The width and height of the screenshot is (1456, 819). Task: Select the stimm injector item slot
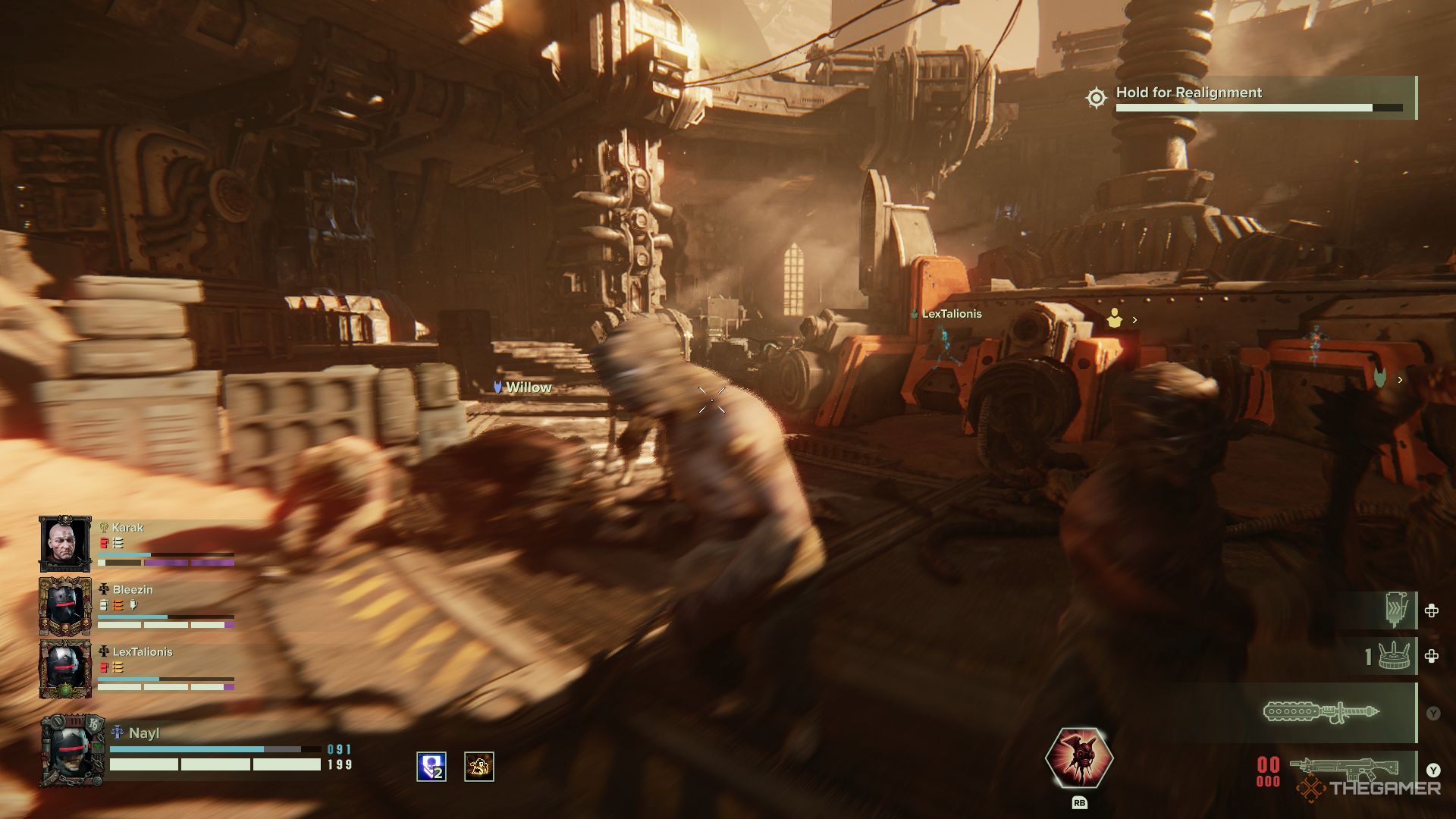coord(1396,610)
